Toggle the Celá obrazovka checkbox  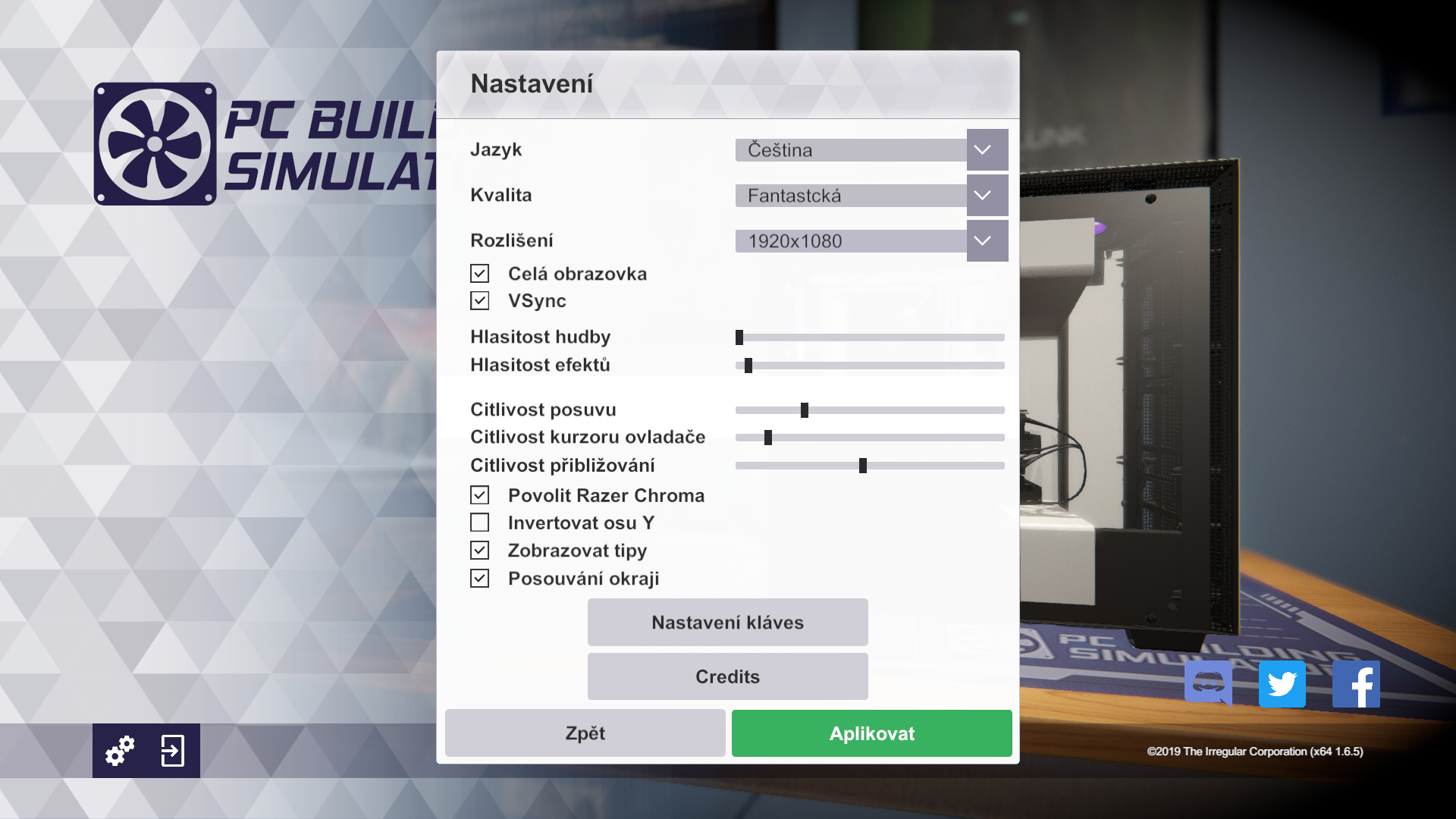coord(479,274)
